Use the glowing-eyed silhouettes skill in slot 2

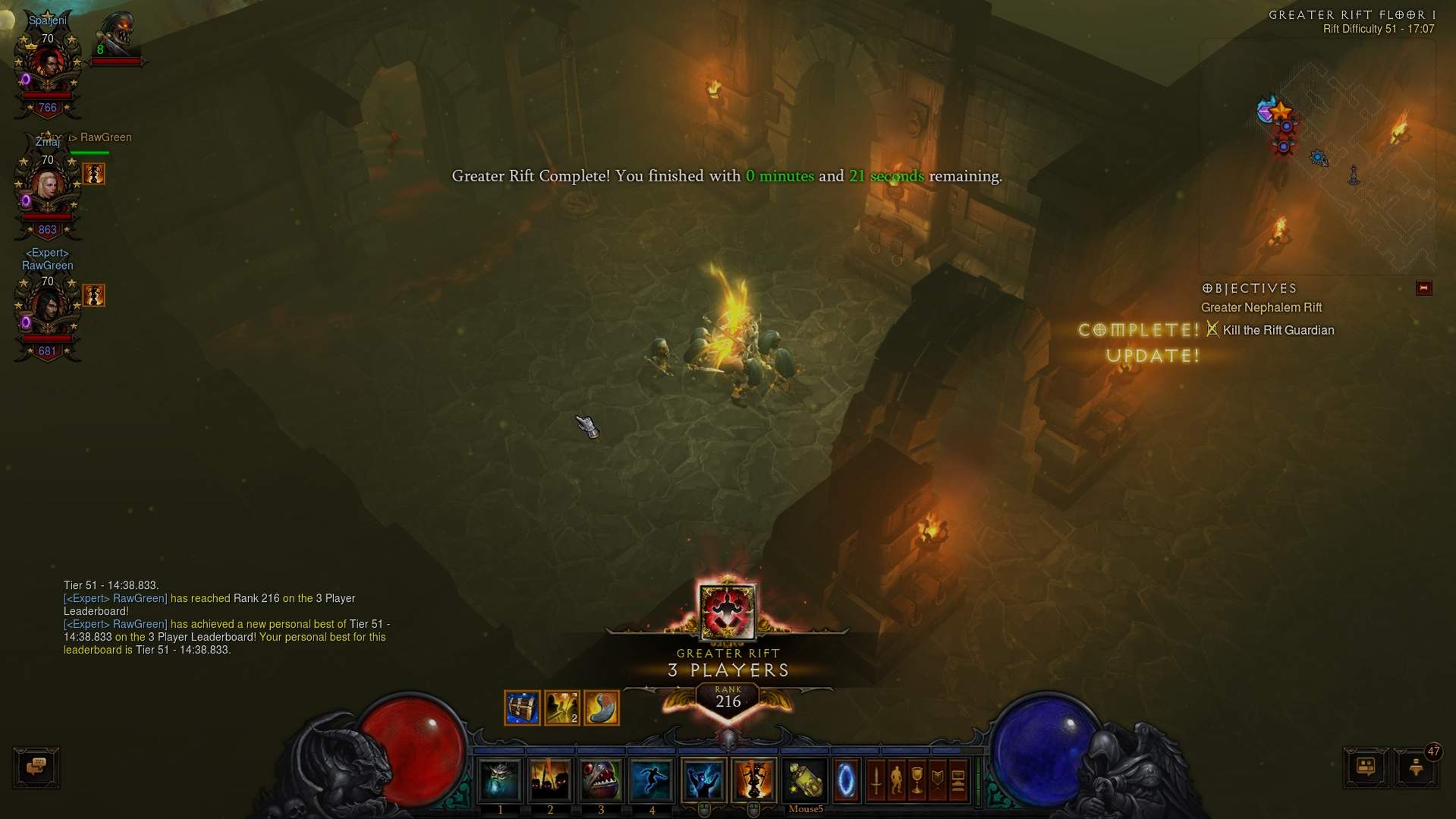[550, 780]
